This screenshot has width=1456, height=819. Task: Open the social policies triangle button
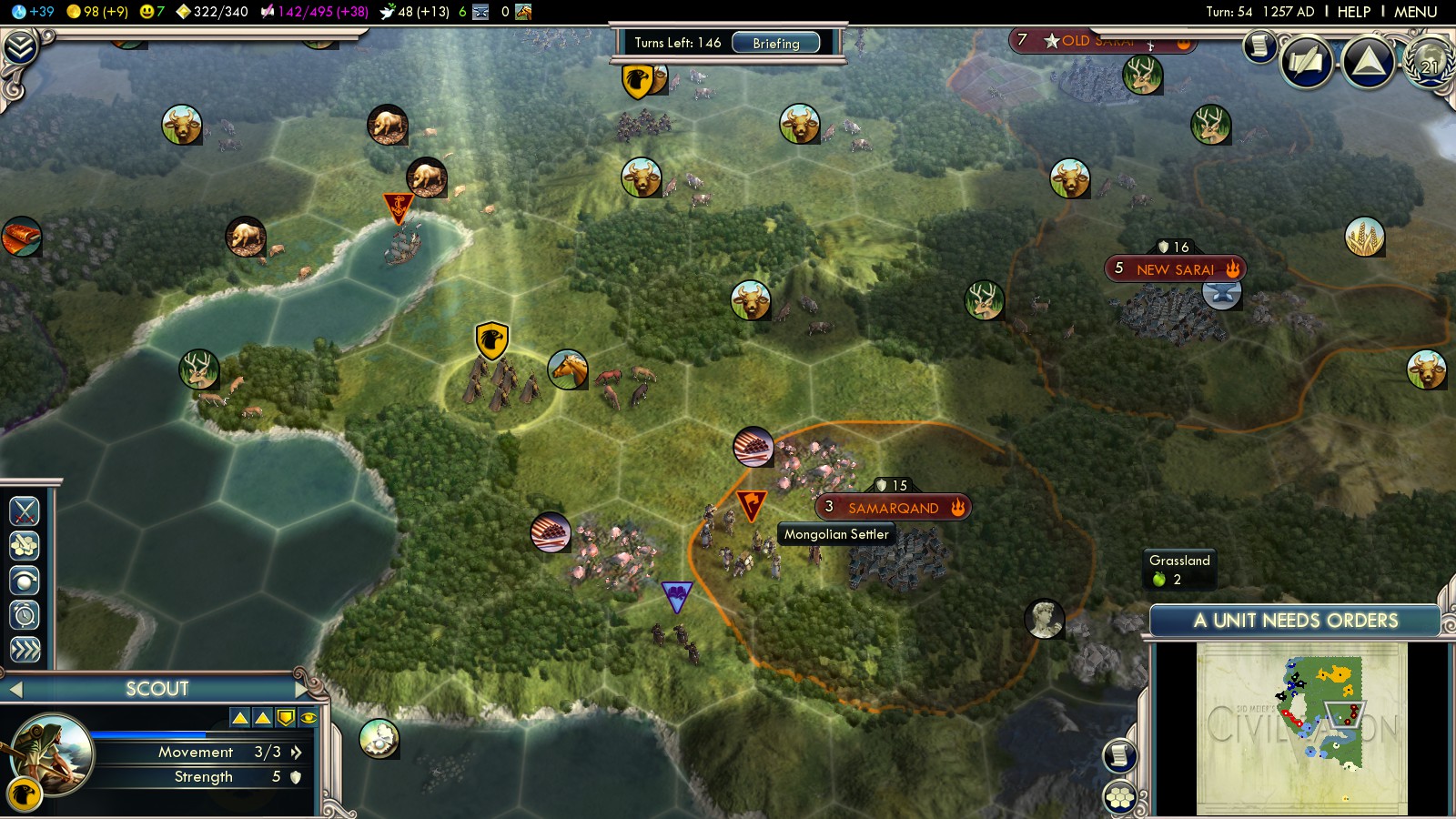click(x=1369, y=62)
